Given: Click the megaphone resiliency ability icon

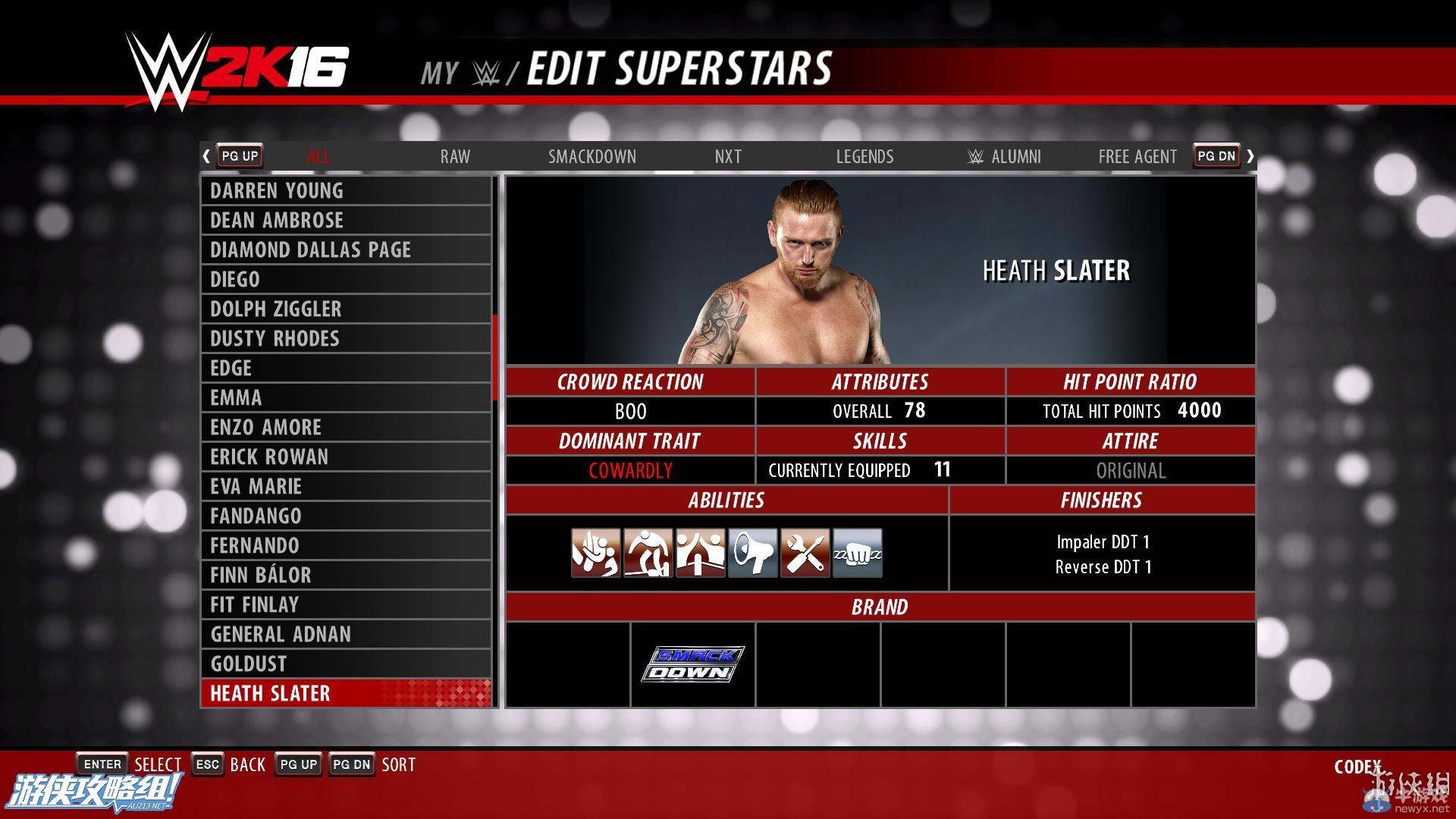Looking at the screenshot, I should [752, 553].
